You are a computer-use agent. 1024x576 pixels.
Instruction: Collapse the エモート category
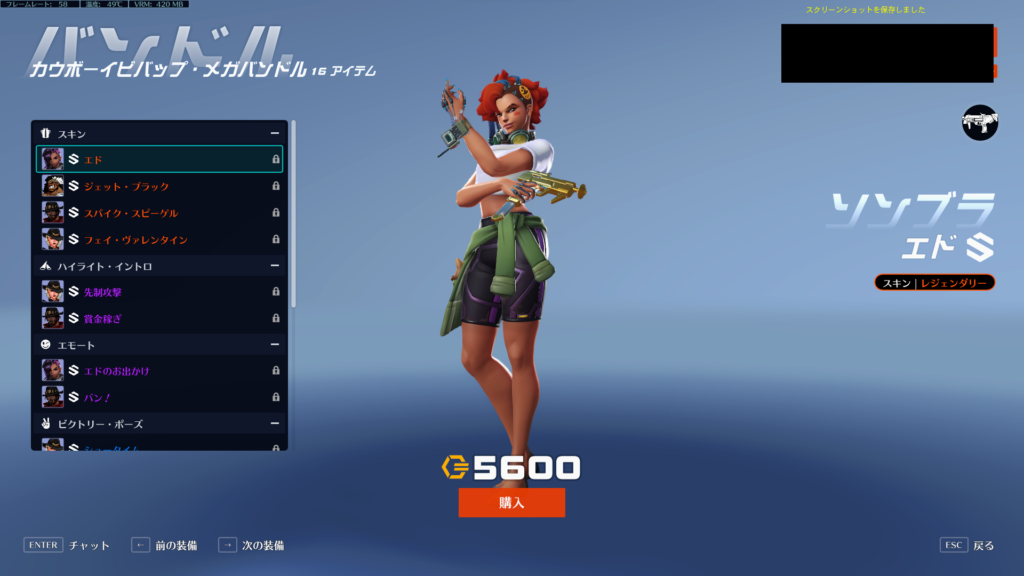point(274,345)
